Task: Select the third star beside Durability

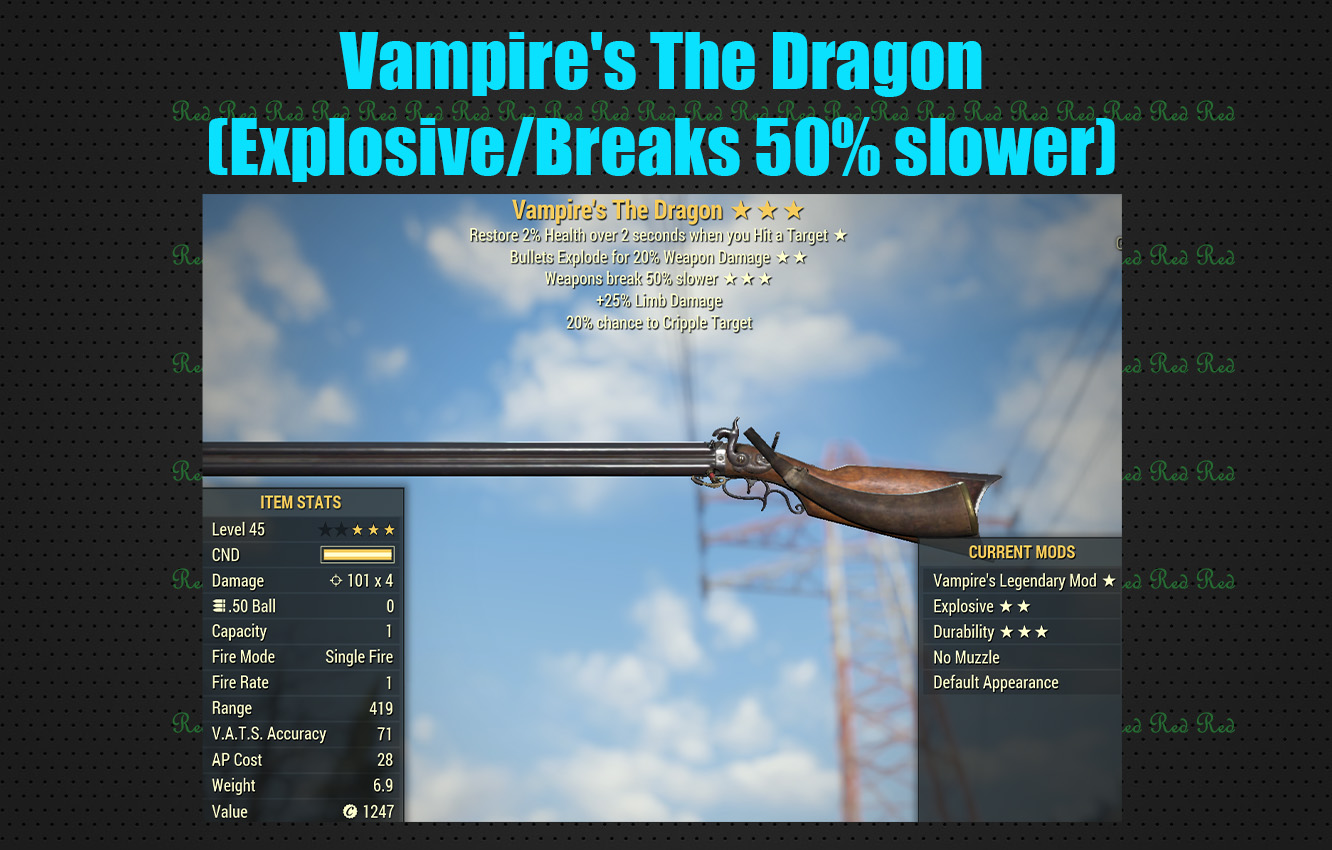Action: tap(1041, 631)
